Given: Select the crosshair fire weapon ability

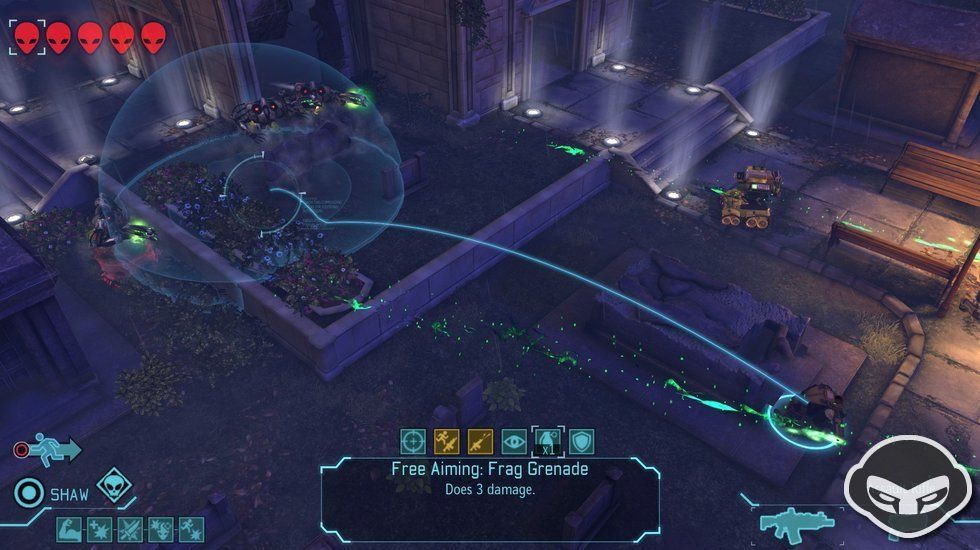Looking at the screenshot, I should coord(413,441).
